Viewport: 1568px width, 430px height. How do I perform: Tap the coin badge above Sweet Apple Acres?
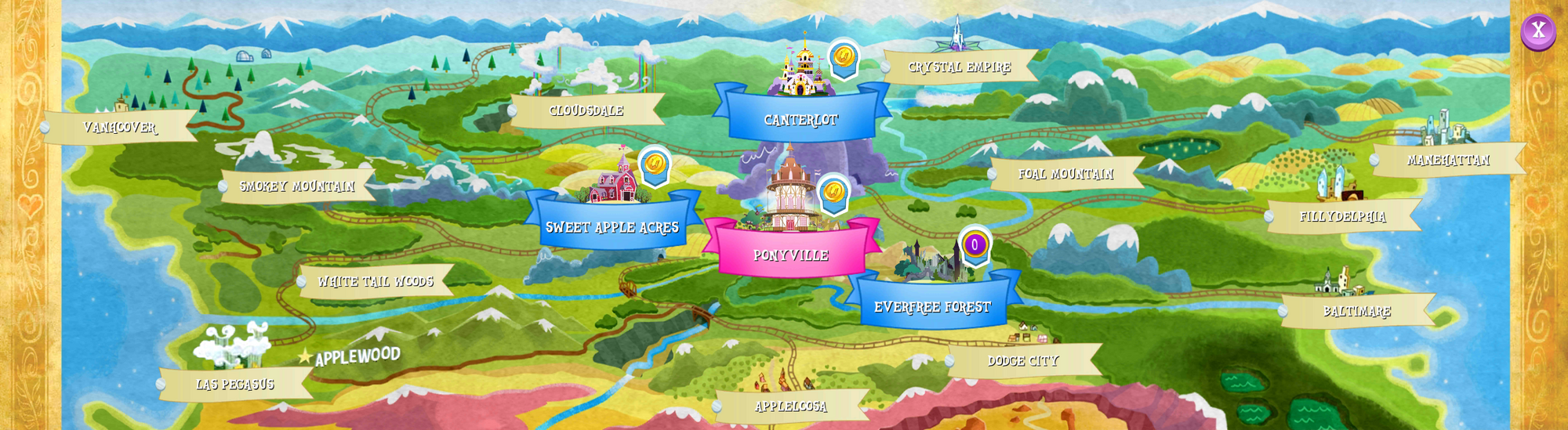[655, 164]
